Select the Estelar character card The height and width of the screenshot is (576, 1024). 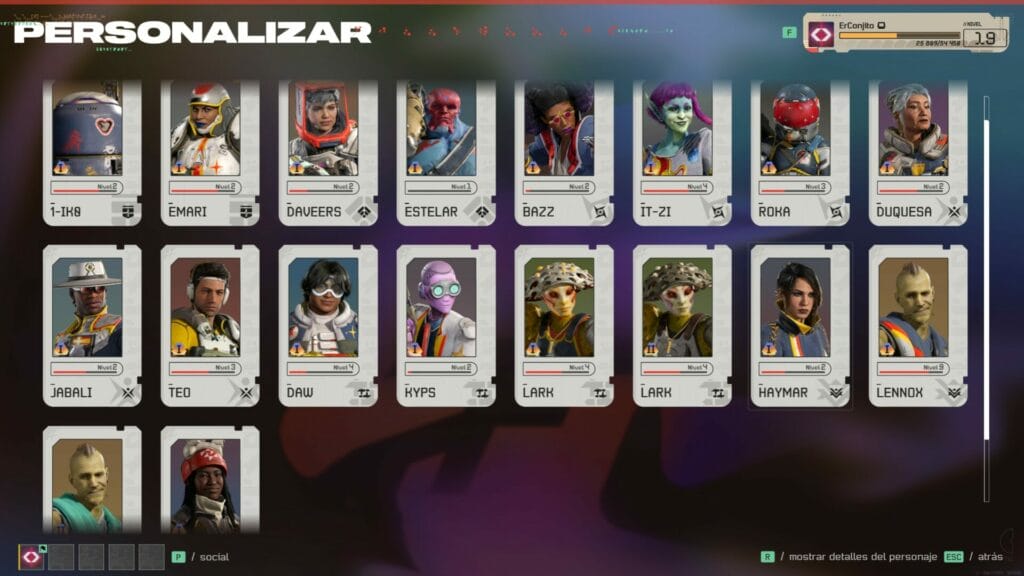446,151
